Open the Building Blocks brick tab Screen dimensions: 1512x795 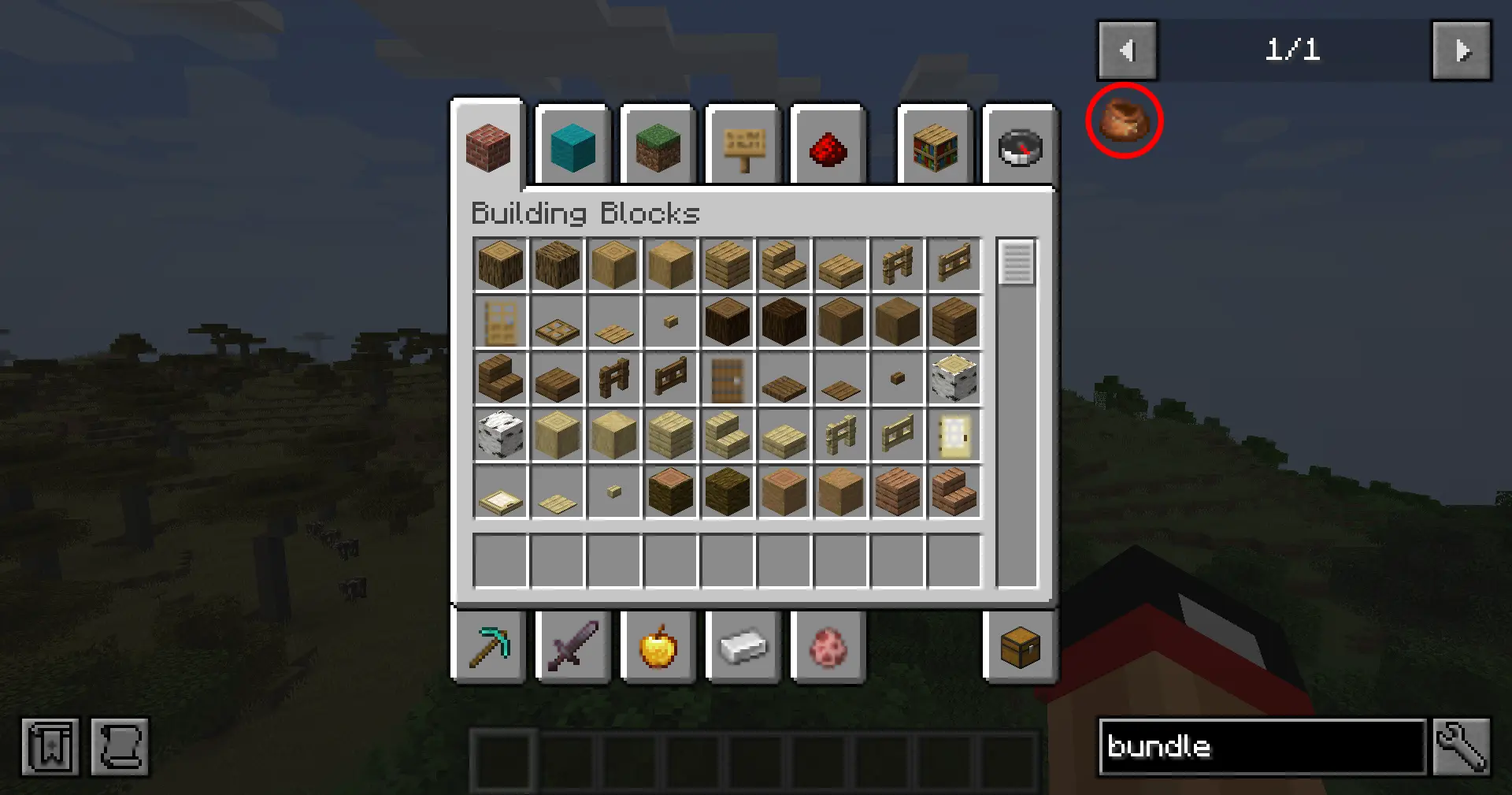tap(487, 147)
